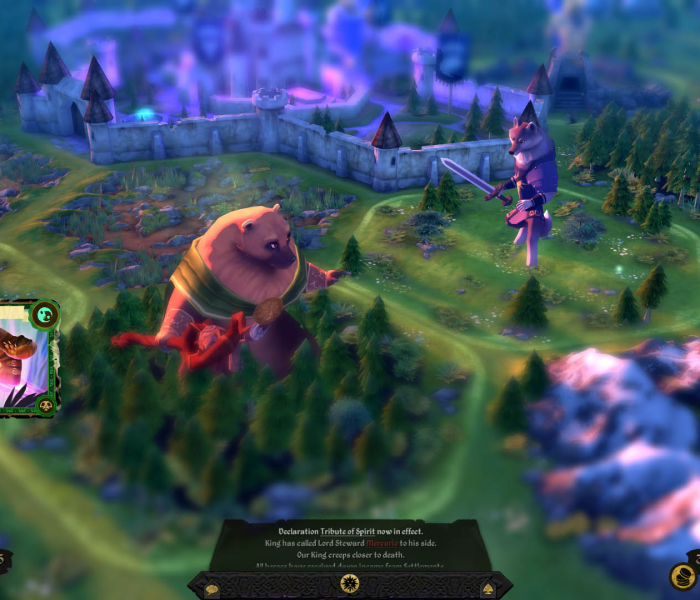Select the green-bordered card on the left edge
700x600 pixels.
click(x=28, y=358)
